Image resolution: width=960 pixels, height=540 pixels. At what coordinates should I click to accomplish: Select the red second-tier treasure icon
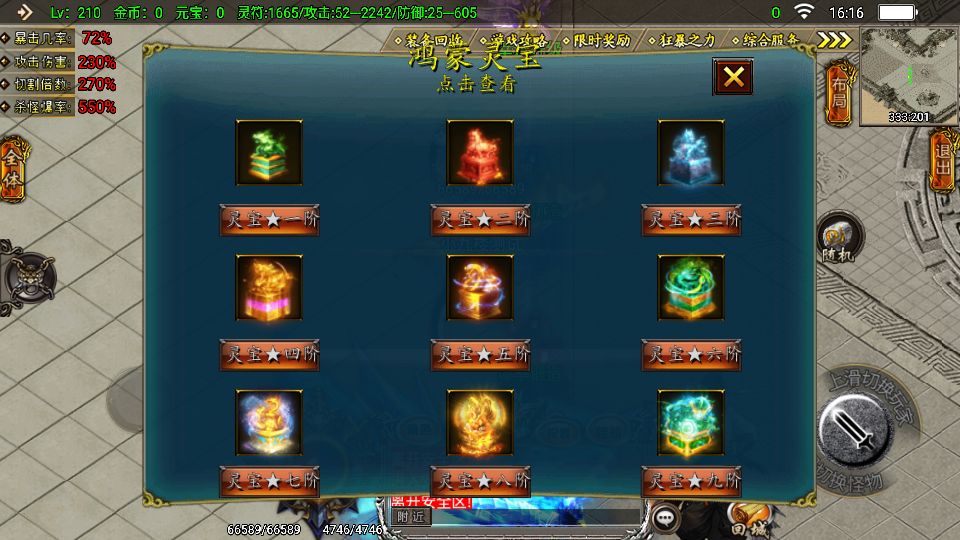(x=480, y=153)
